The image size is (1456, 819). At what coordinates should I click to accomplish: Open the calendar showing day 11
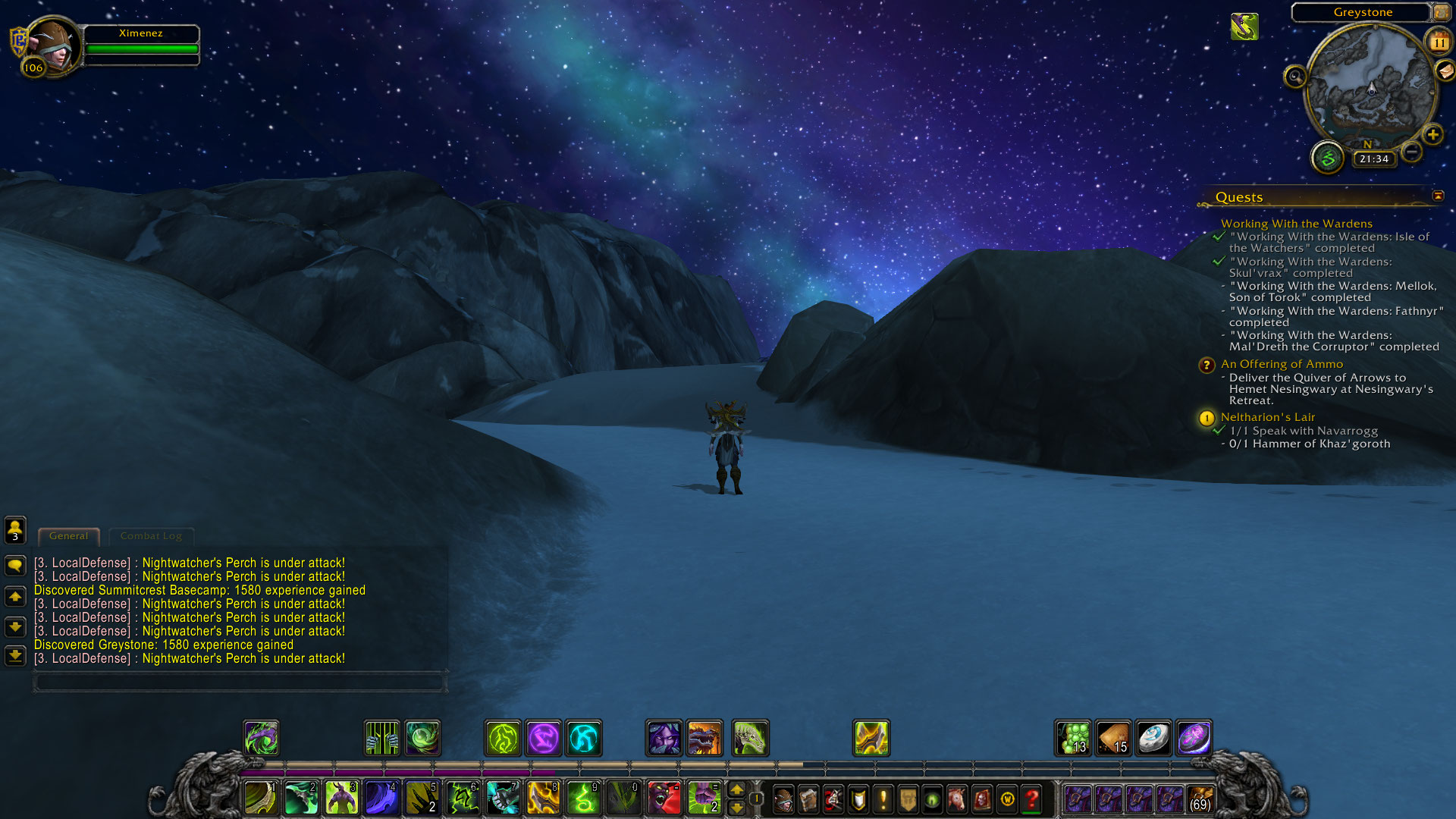coord(1439,42)
